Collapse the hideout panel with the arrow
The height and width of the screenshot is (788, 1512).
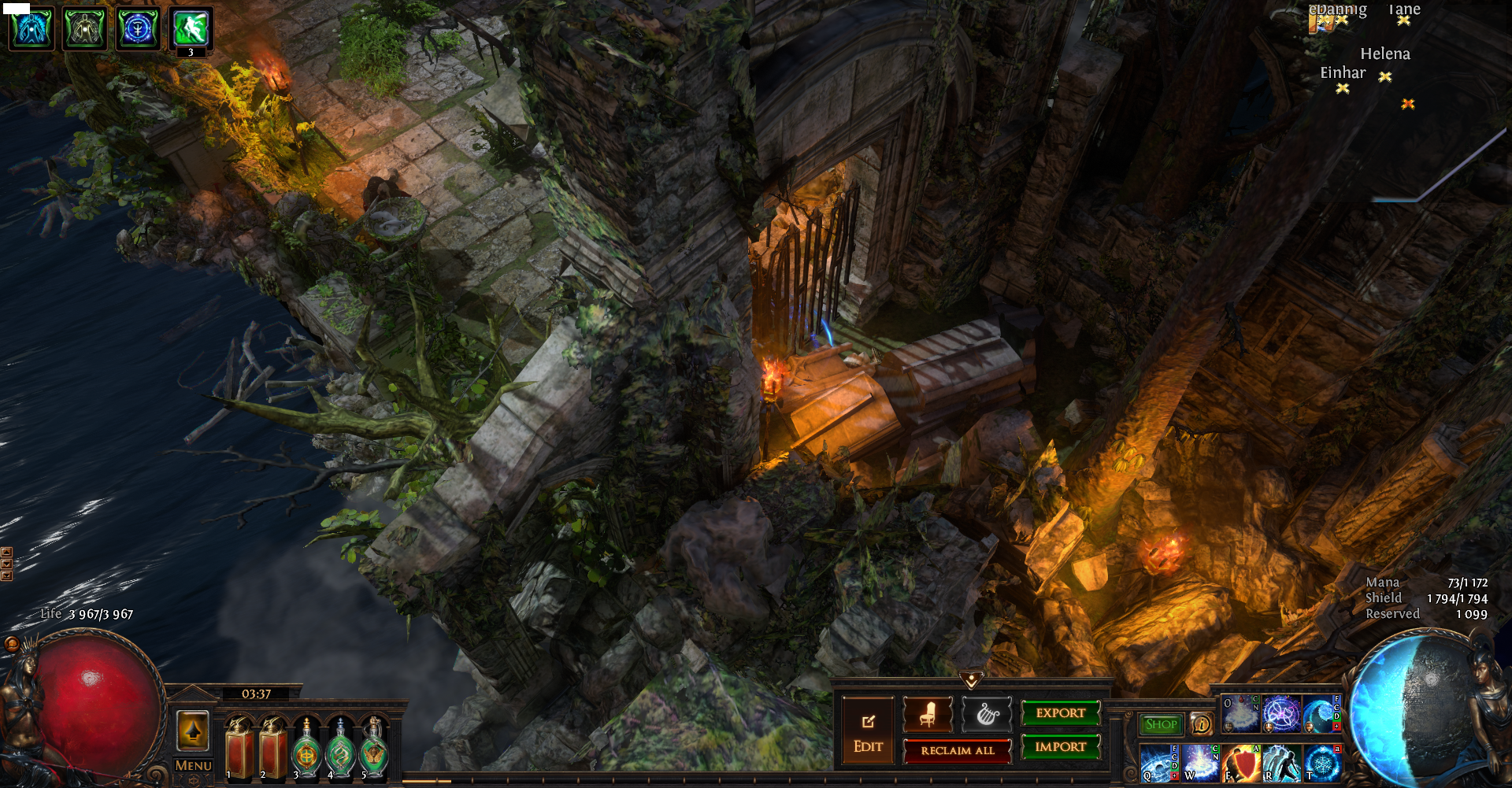[971, 679]
